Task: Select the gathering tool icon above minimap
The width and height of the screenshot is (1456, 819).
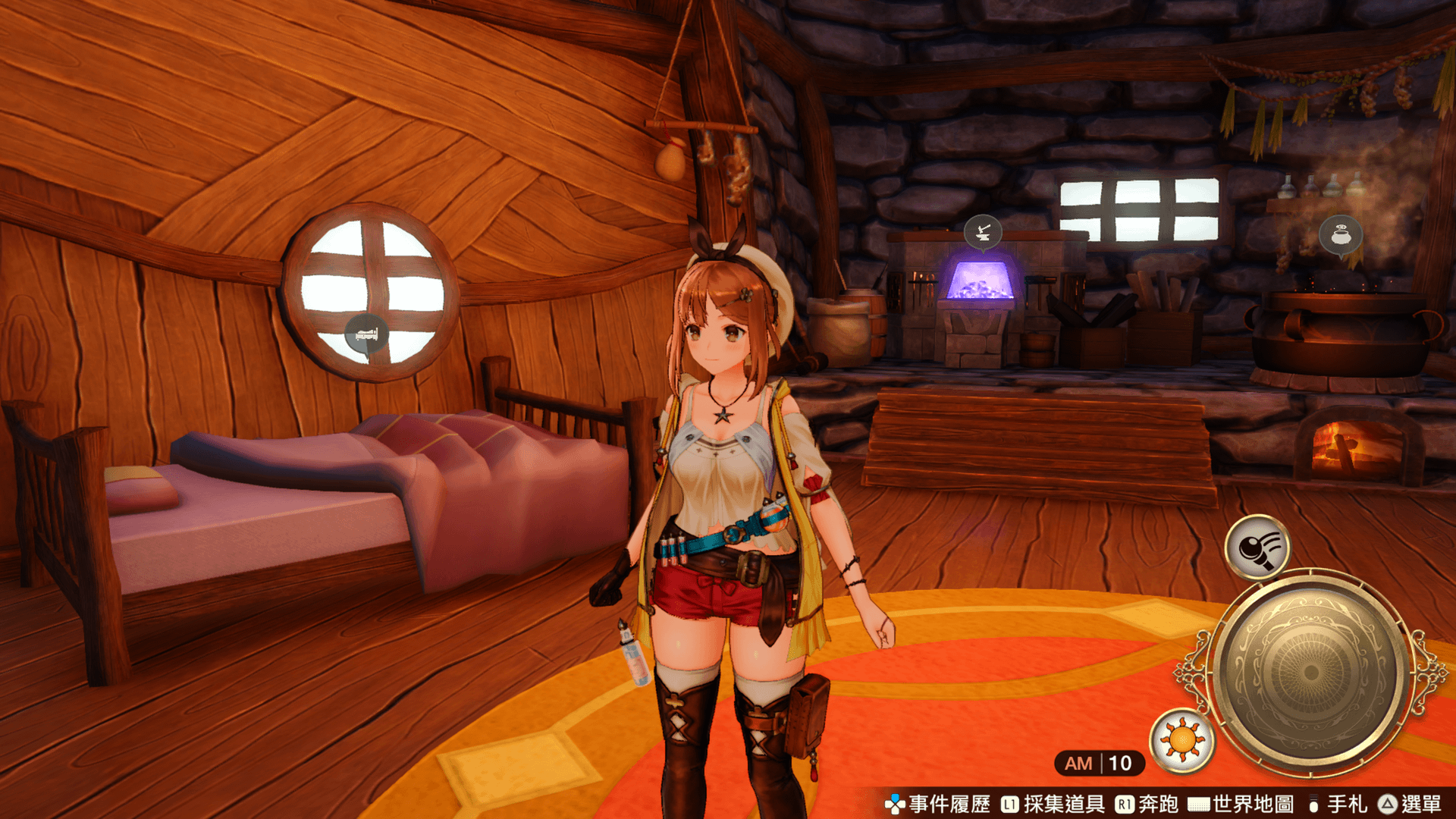Action: click(x=1257, y=547)
